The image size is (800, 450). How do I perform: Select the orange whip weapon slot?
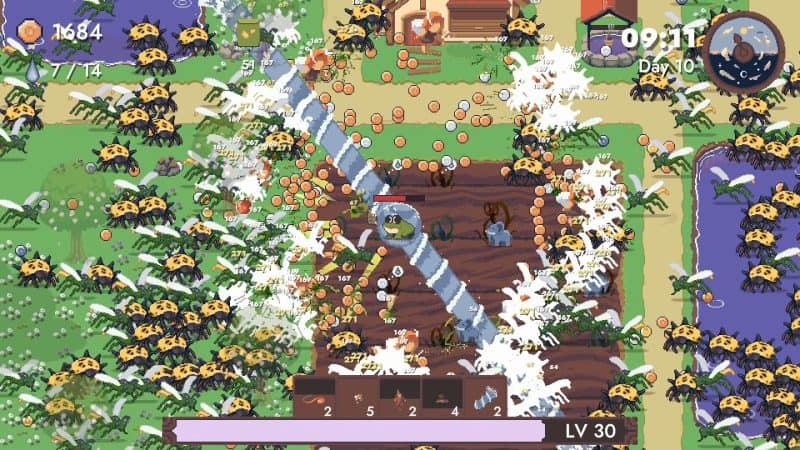coord(316,396)
